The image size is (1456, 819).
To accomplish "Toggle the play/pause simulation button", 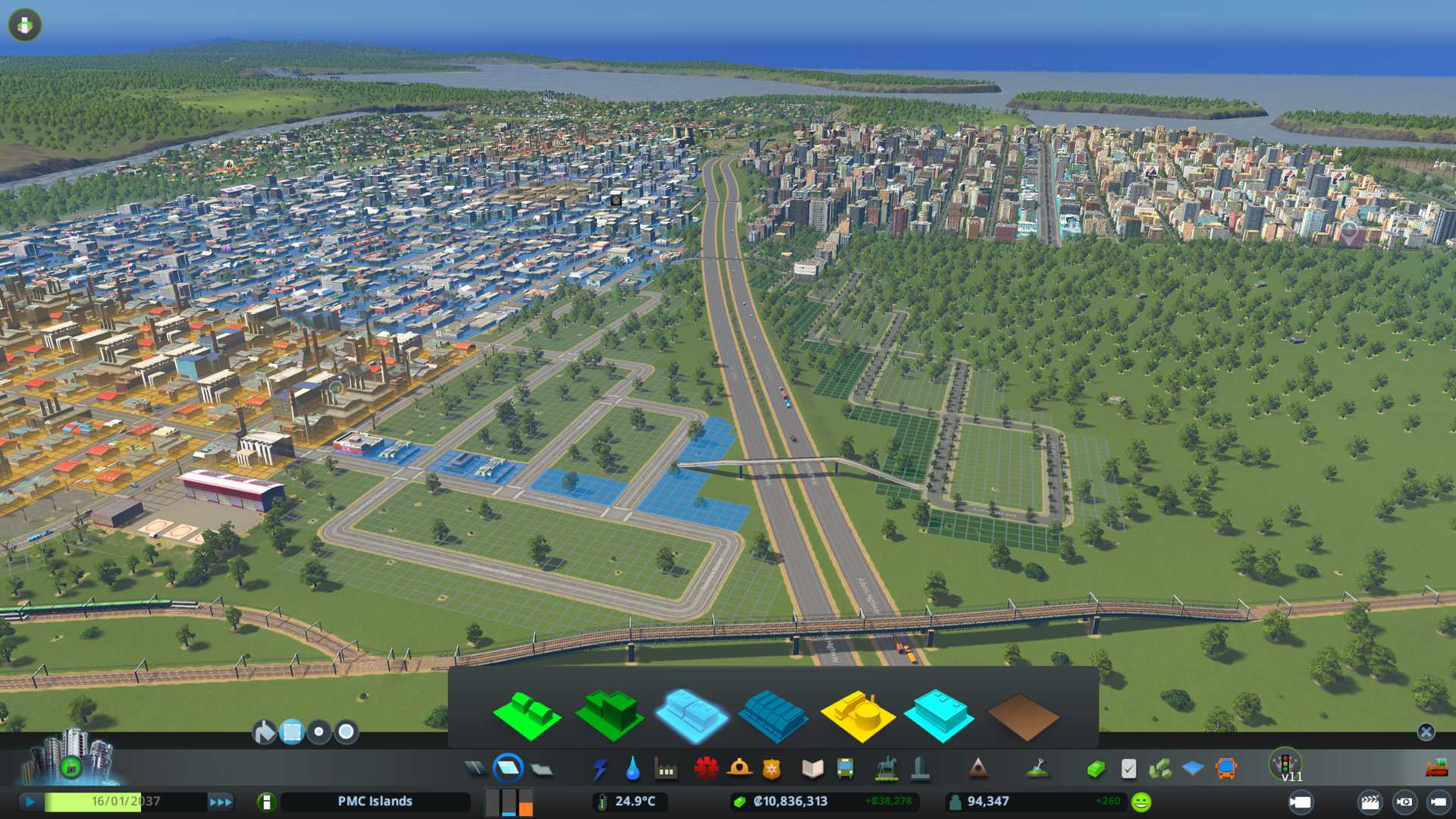I will pyautogui.click(x=30, y=802).
